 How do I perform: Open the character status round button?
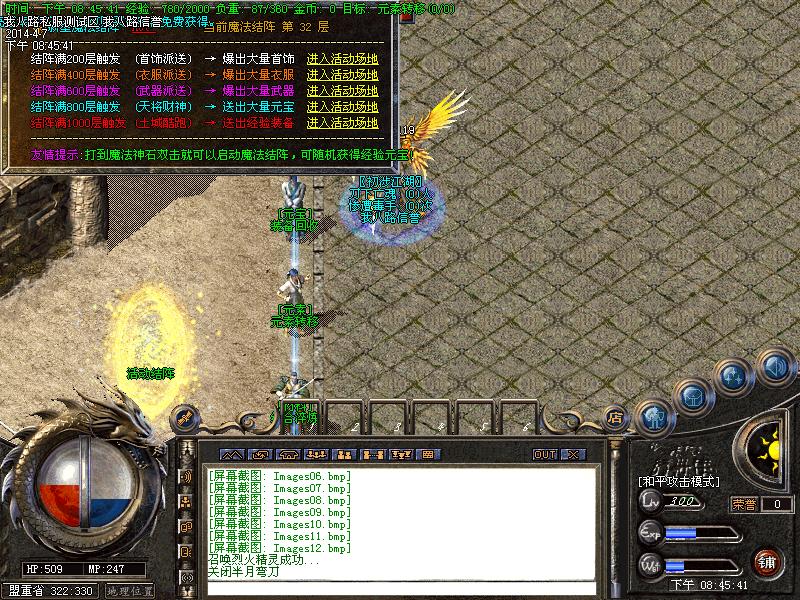pos(655,413)
